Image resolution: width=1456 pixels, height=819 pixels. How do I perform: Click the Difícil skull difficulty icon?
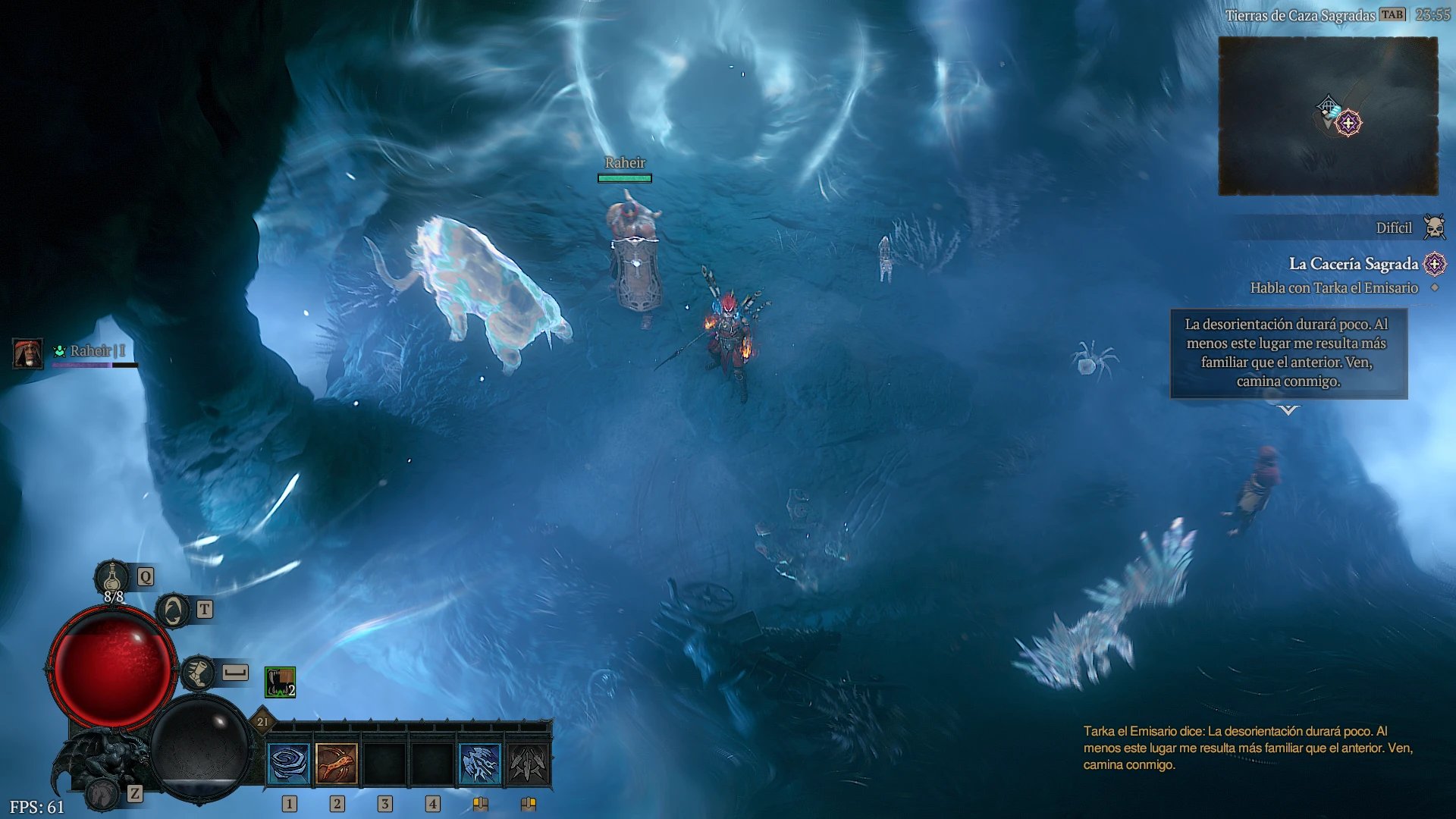tap(1433, 227)
